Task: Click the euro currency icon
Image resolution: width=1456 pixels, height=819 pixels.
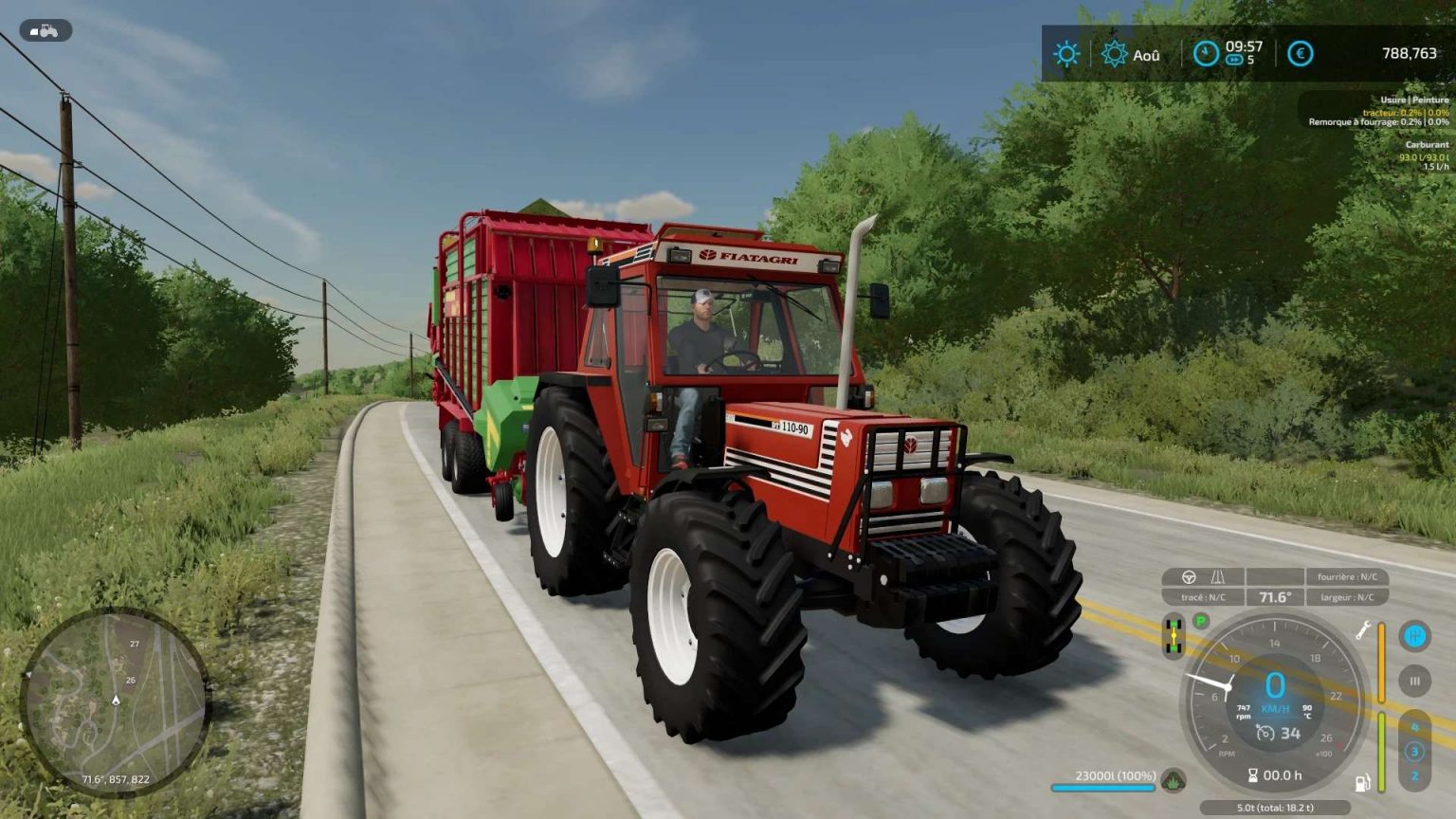Action: [x=1300, y=54]
